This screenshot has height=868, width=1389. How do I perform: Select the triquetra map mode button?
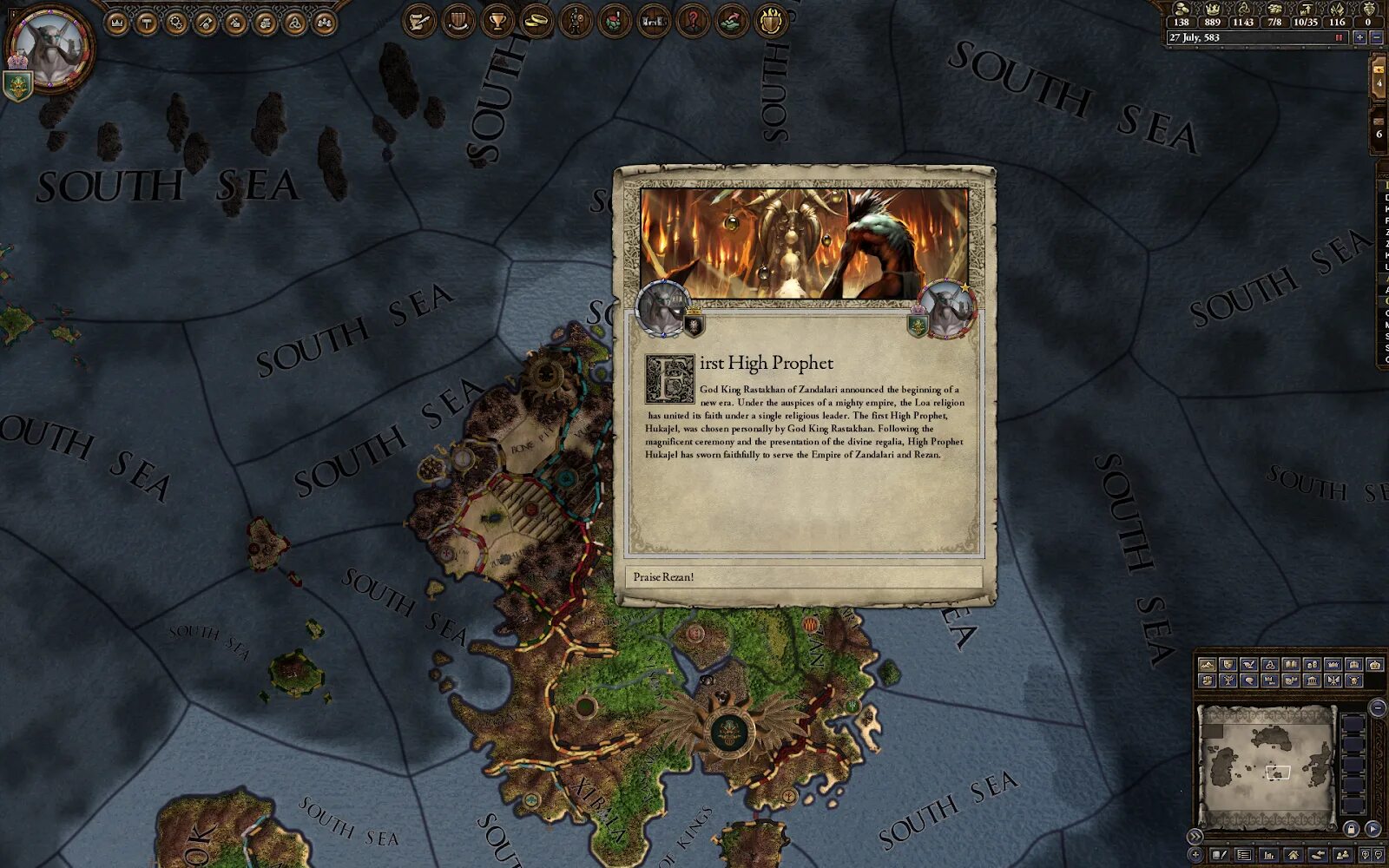(x=1269, y=665)
